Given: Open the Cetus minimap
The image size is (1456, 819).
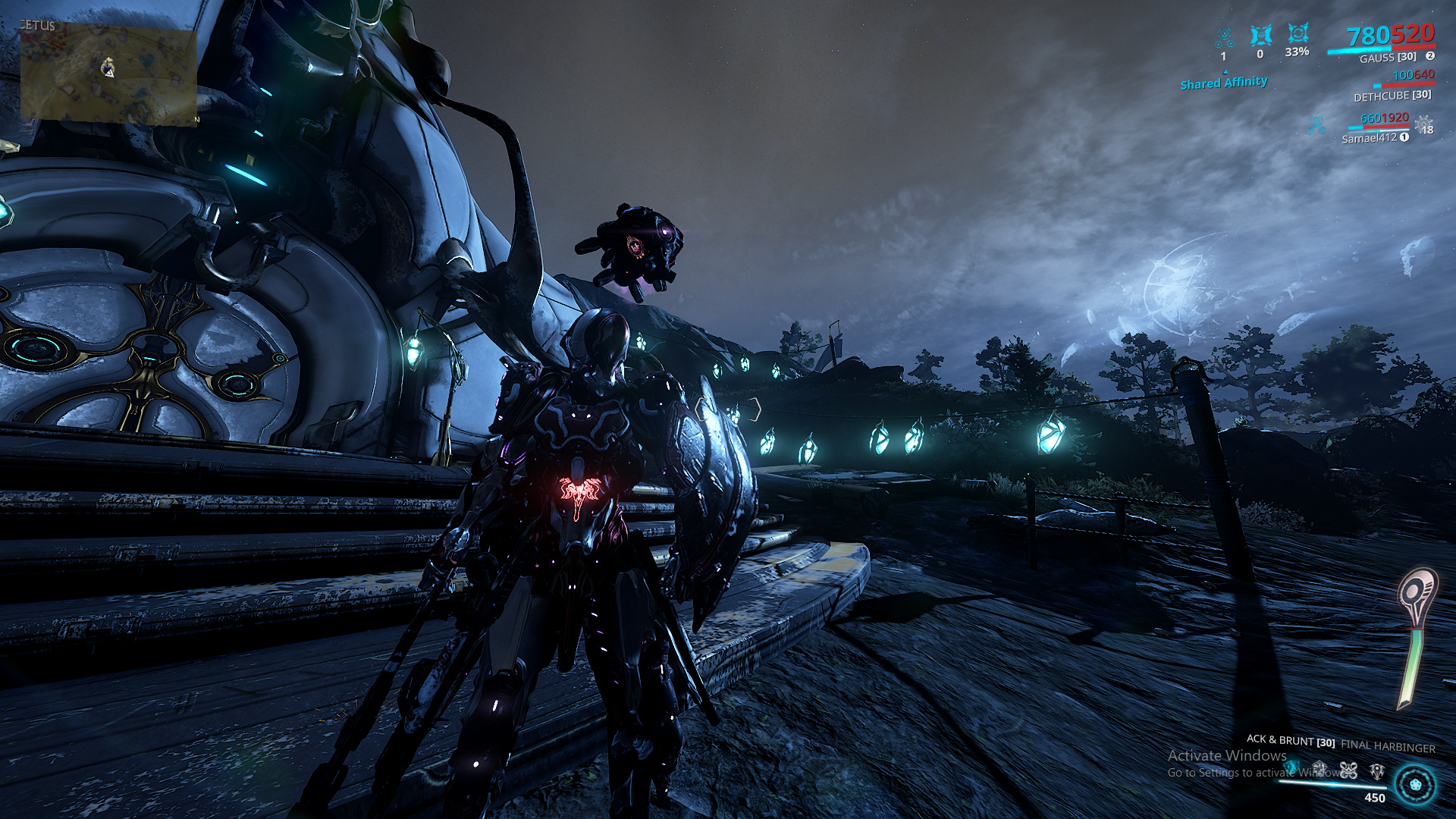Looking at the screenshot, I should coord(108,74).
